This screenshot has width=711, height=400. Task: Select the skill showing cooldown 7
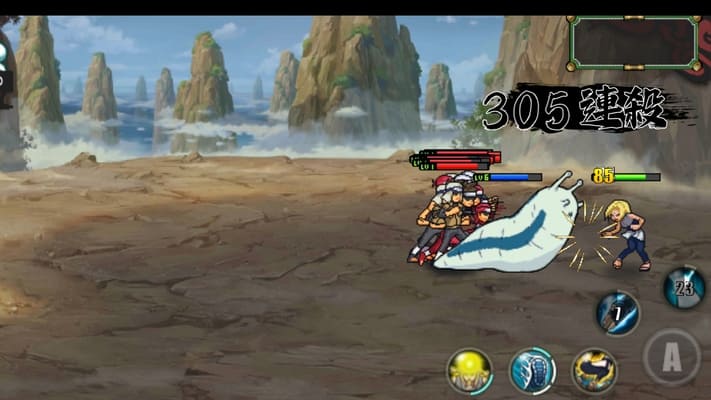pyautogui.click(x=618, y=313)
